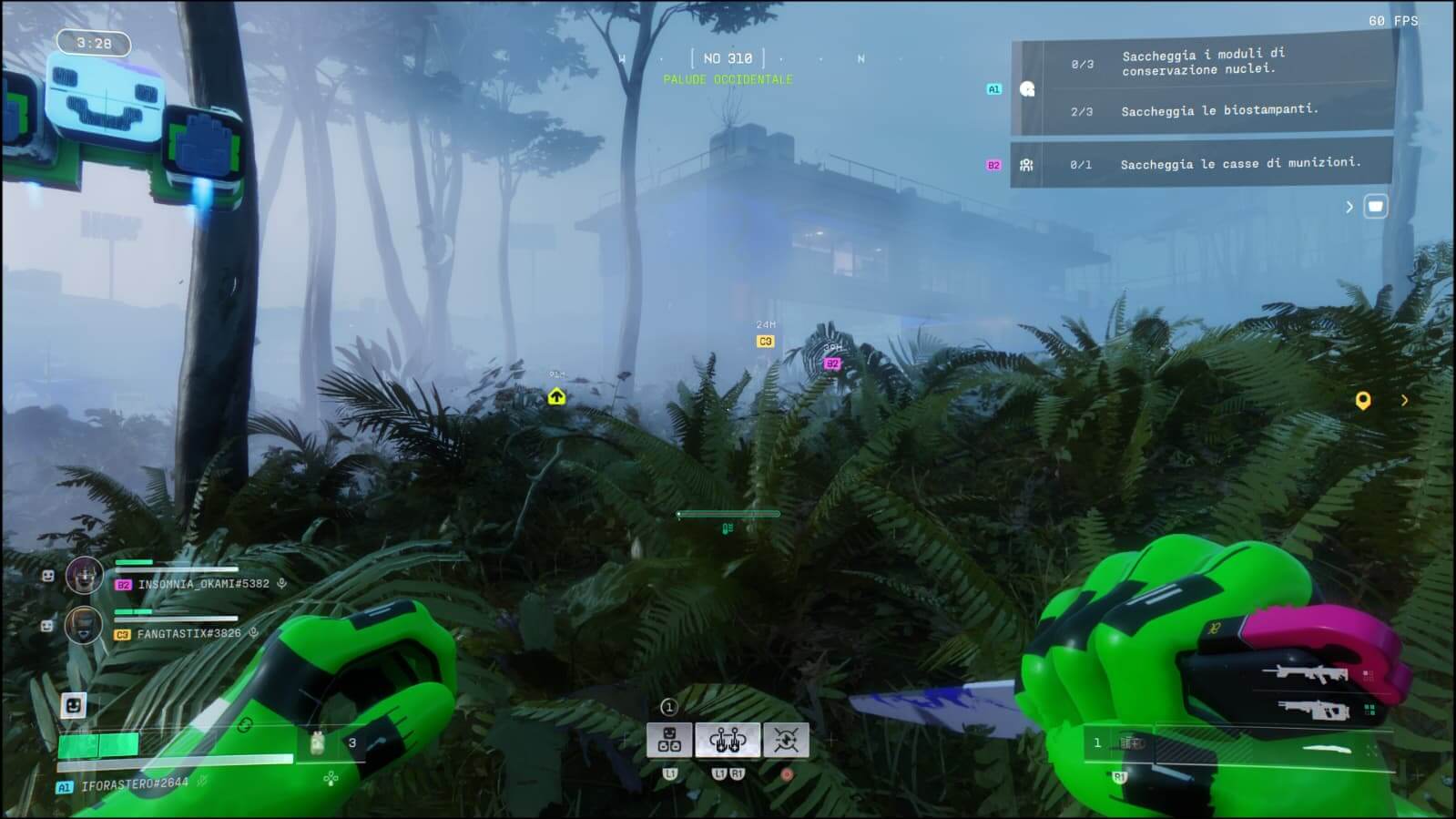Select the consumable canister slot showing 3
Viewport: 1456px width, 819px height.
[318, 743]
